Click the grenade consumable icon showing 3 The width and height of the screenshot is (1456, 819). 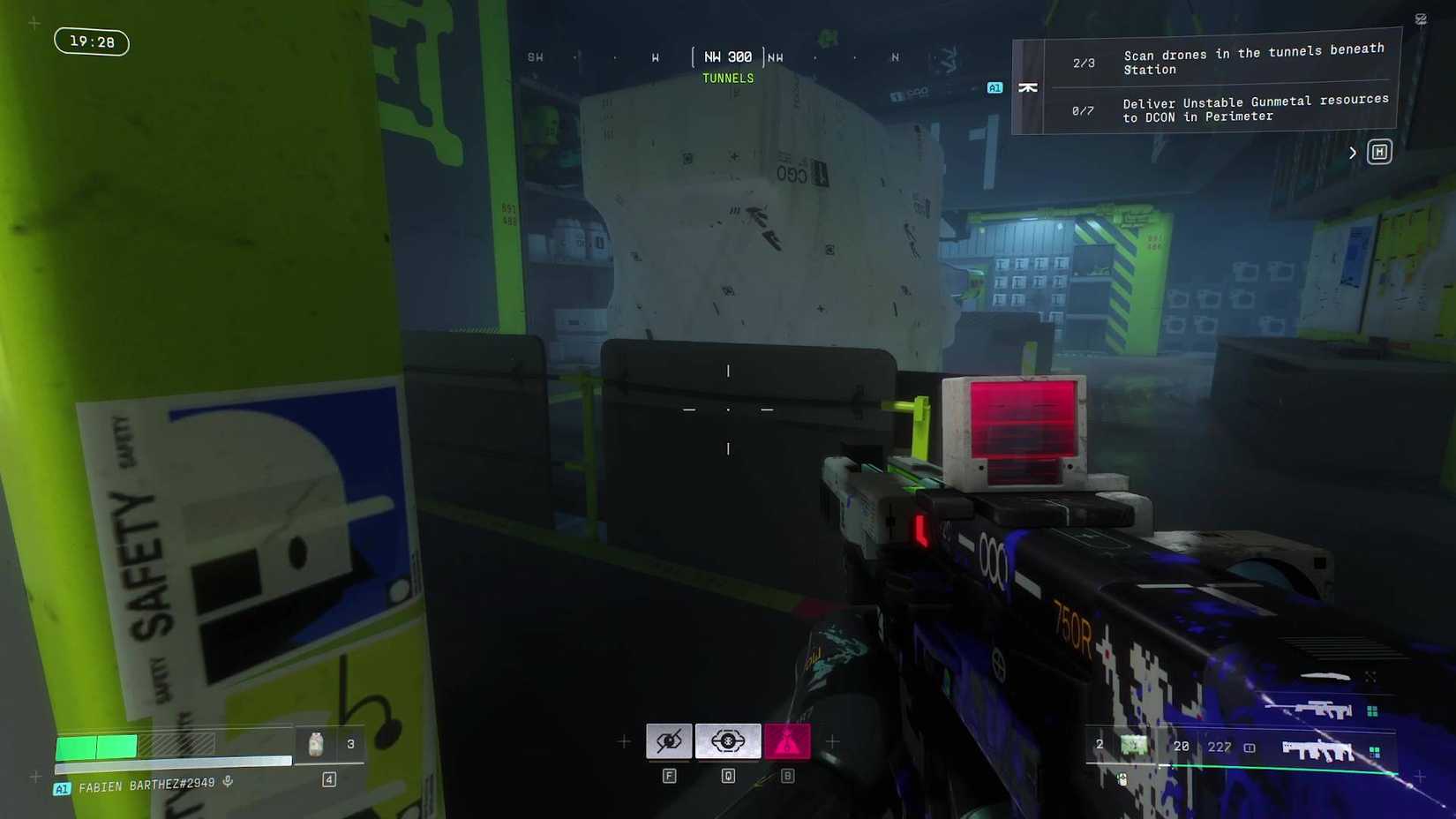coord(315,744)
